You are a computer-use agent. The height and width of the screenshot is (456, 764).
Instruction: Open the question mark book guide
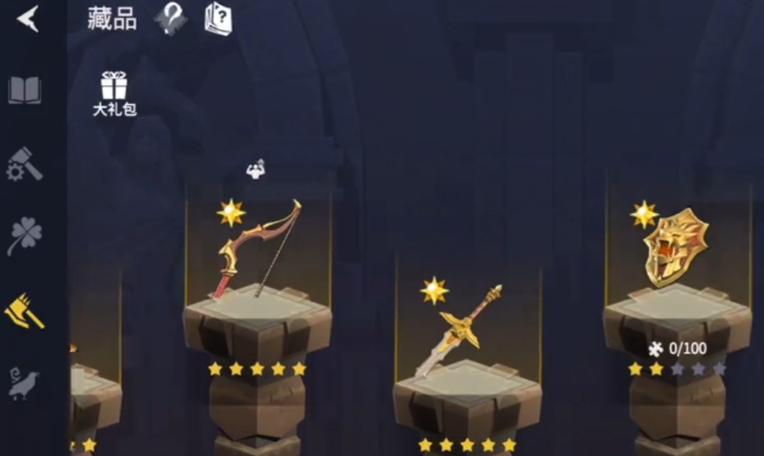coord(219,18)
